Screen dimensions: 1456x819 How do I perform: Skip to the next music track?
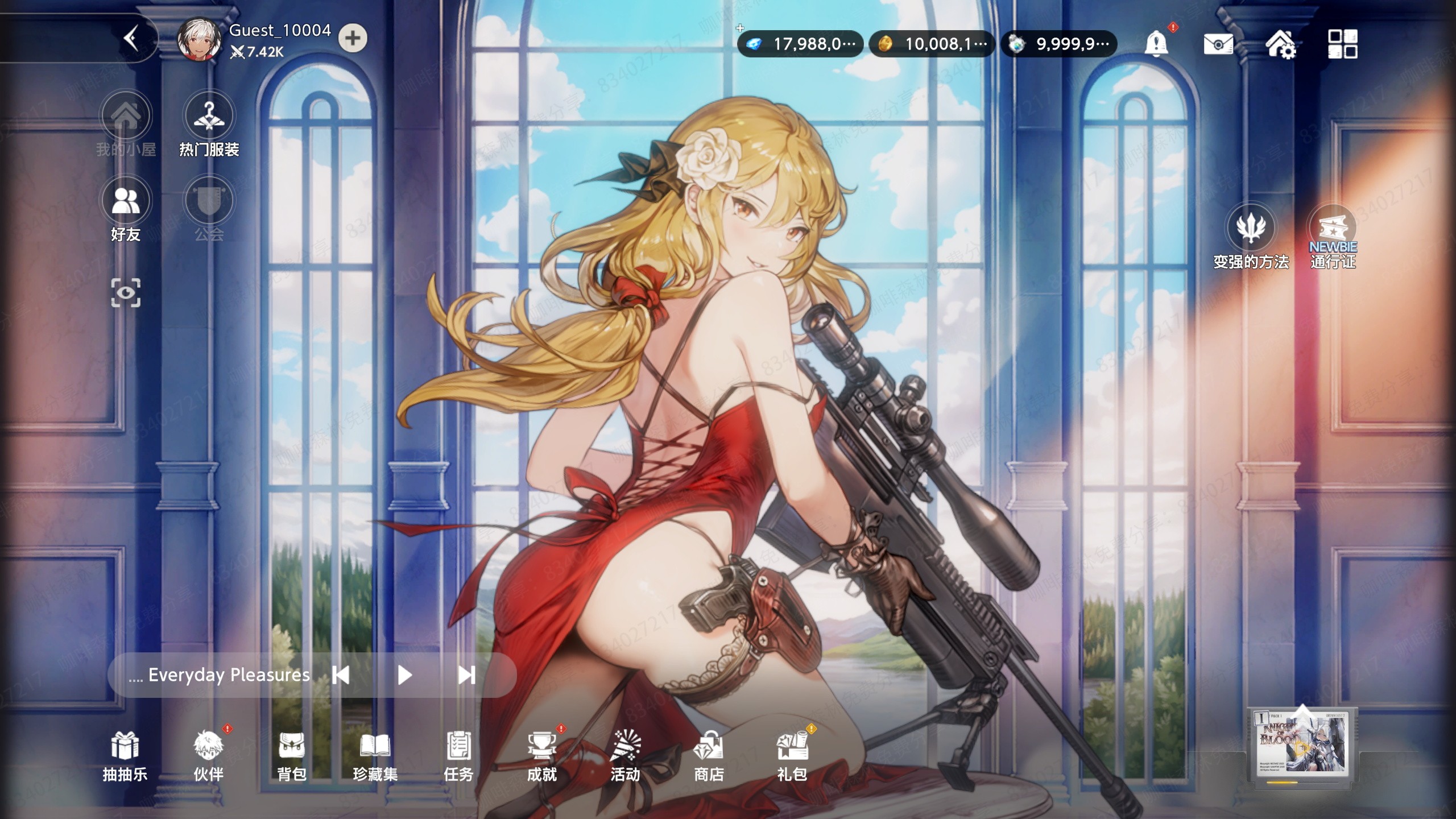(x=466, y=675)
